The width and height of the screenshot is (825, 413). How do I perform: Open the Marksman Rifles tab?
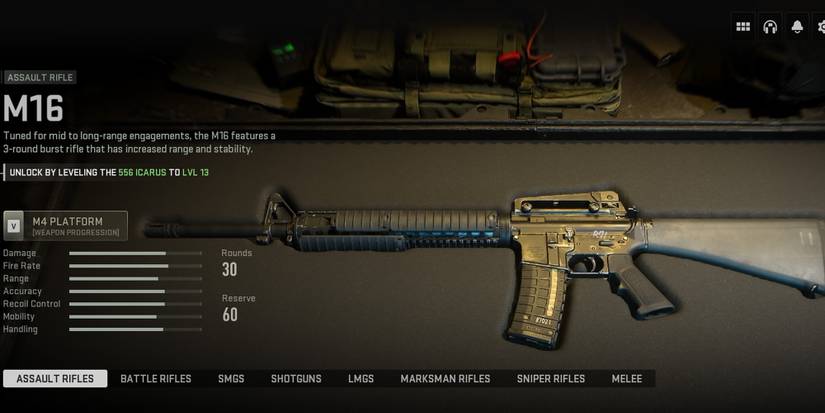pyautogui.click(x=445, y=379)
